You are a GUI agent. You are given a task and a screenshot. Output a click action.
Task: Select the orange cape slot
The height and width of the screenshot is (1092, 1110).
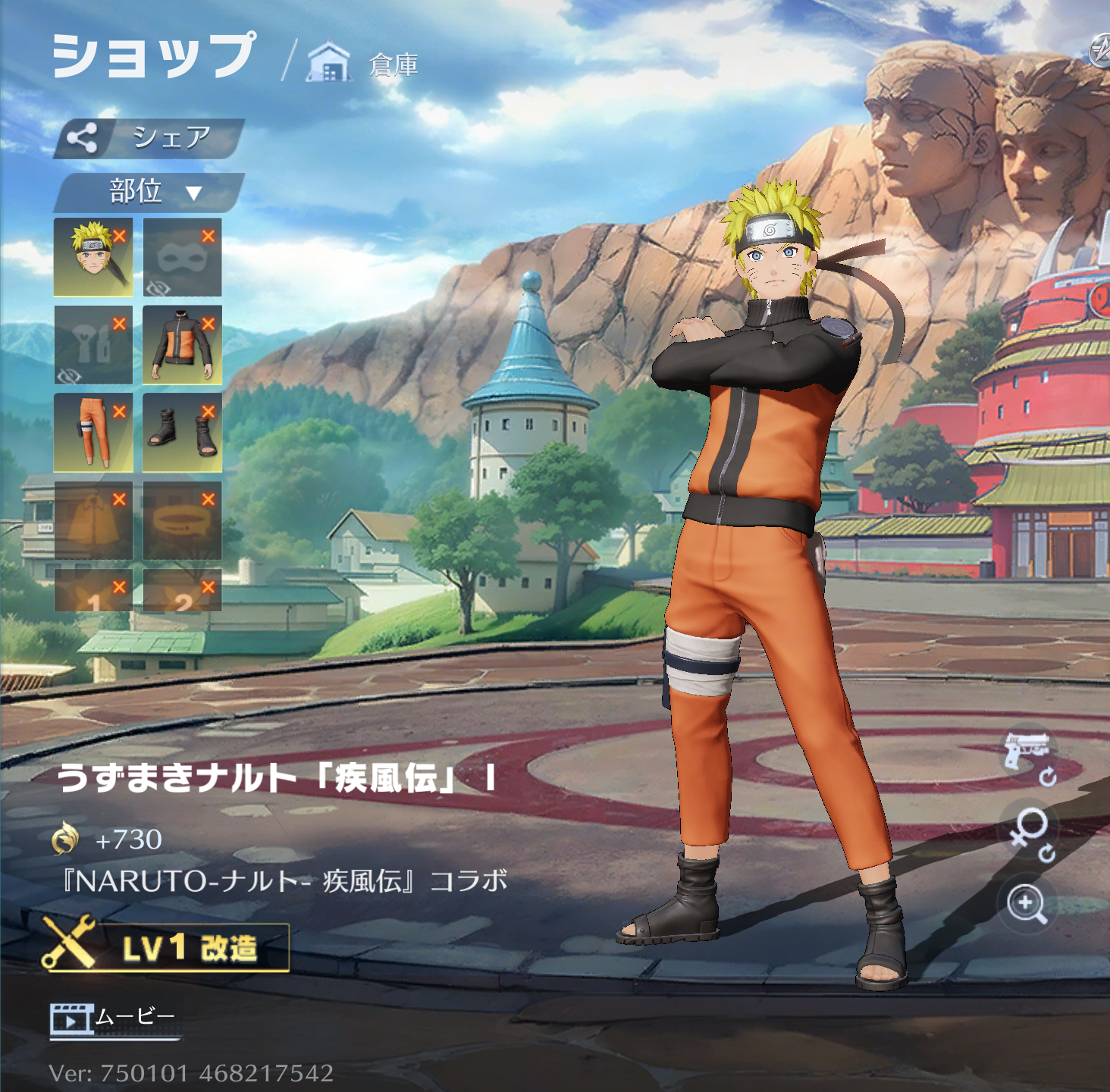pos(93,520)
